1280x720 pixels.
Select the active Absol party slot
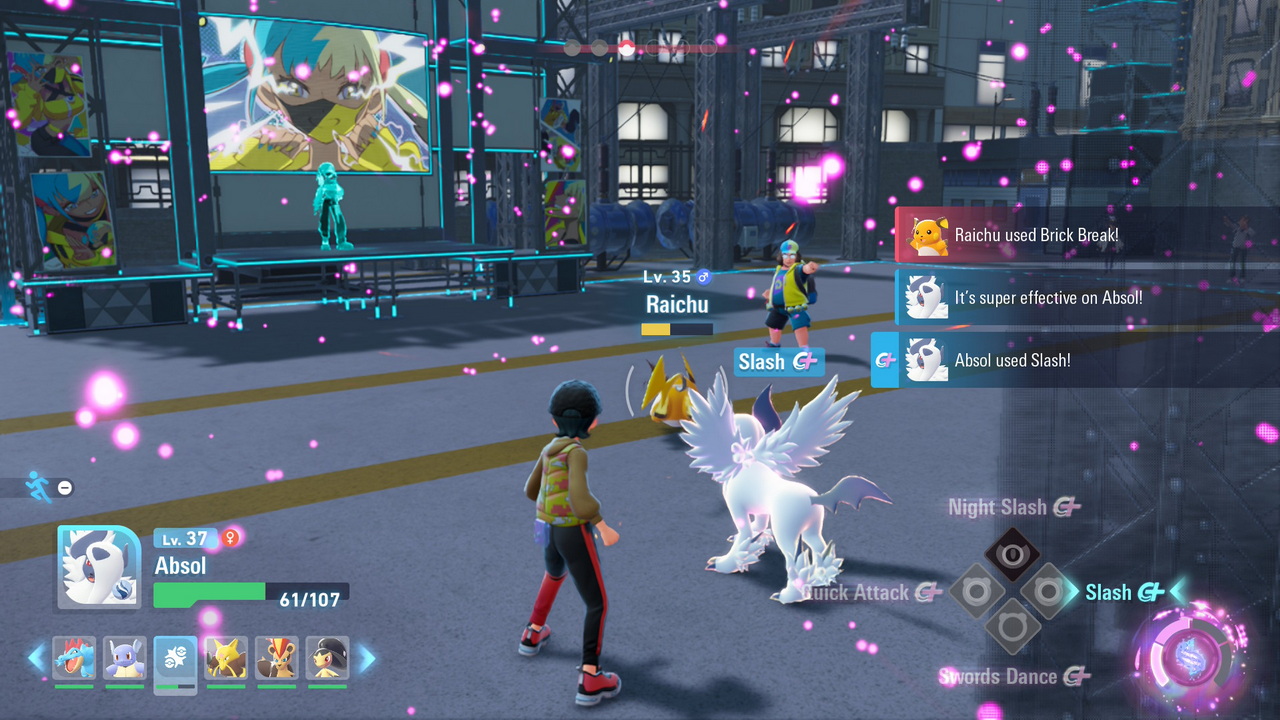[x=176, y=658]
